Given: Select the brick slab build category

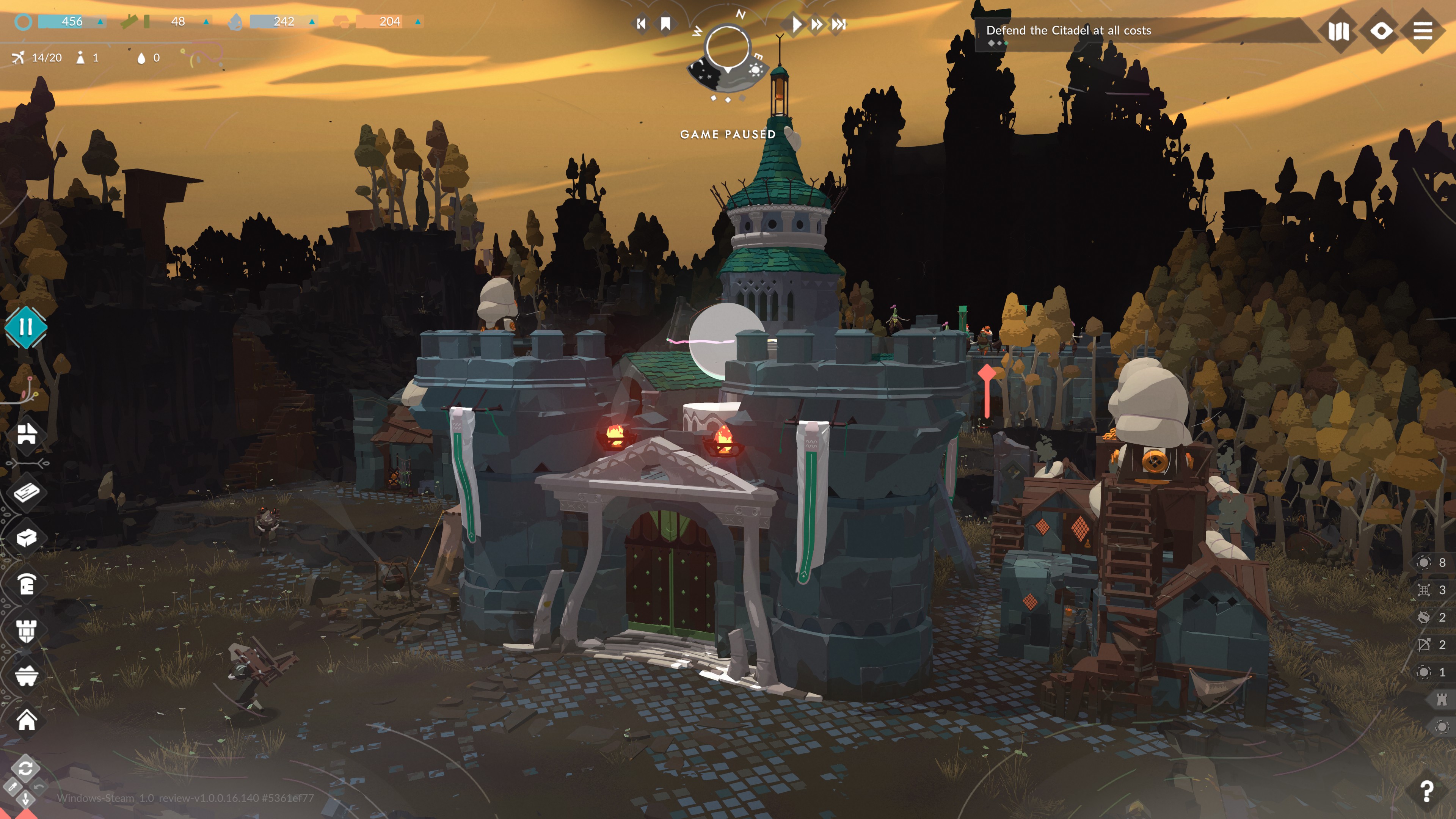Looking at the screenshot, I should (27, 492).
